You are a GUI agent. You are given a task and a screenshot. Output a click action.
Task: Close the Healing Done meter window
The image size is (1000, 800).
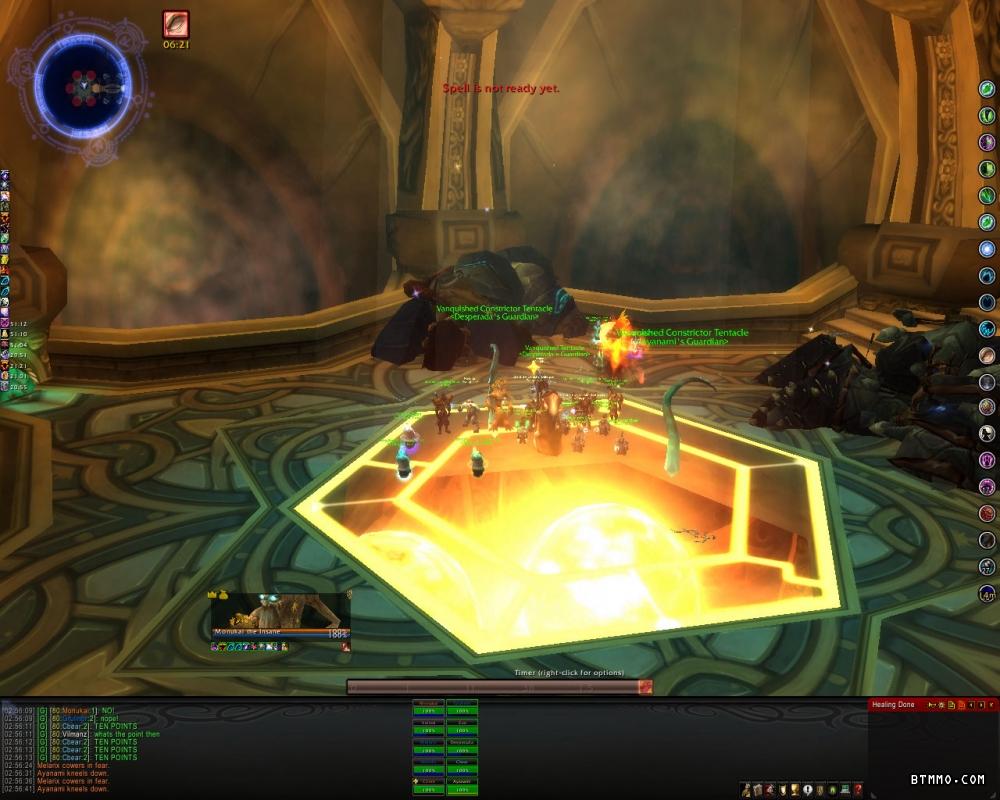[x=991, y=705]
